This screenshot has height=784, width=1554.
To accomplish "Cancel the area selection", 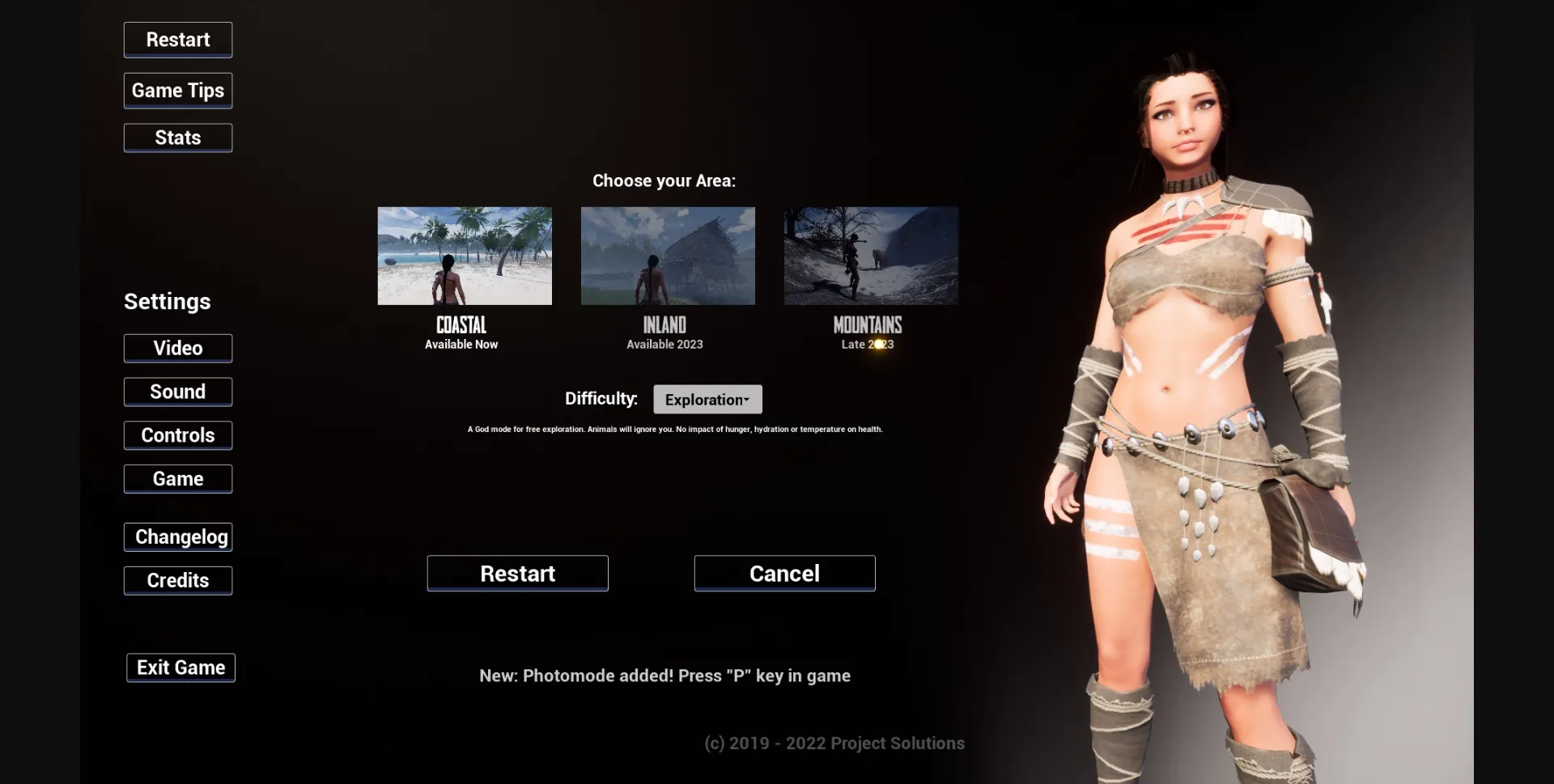I will (x=783, y=573).
